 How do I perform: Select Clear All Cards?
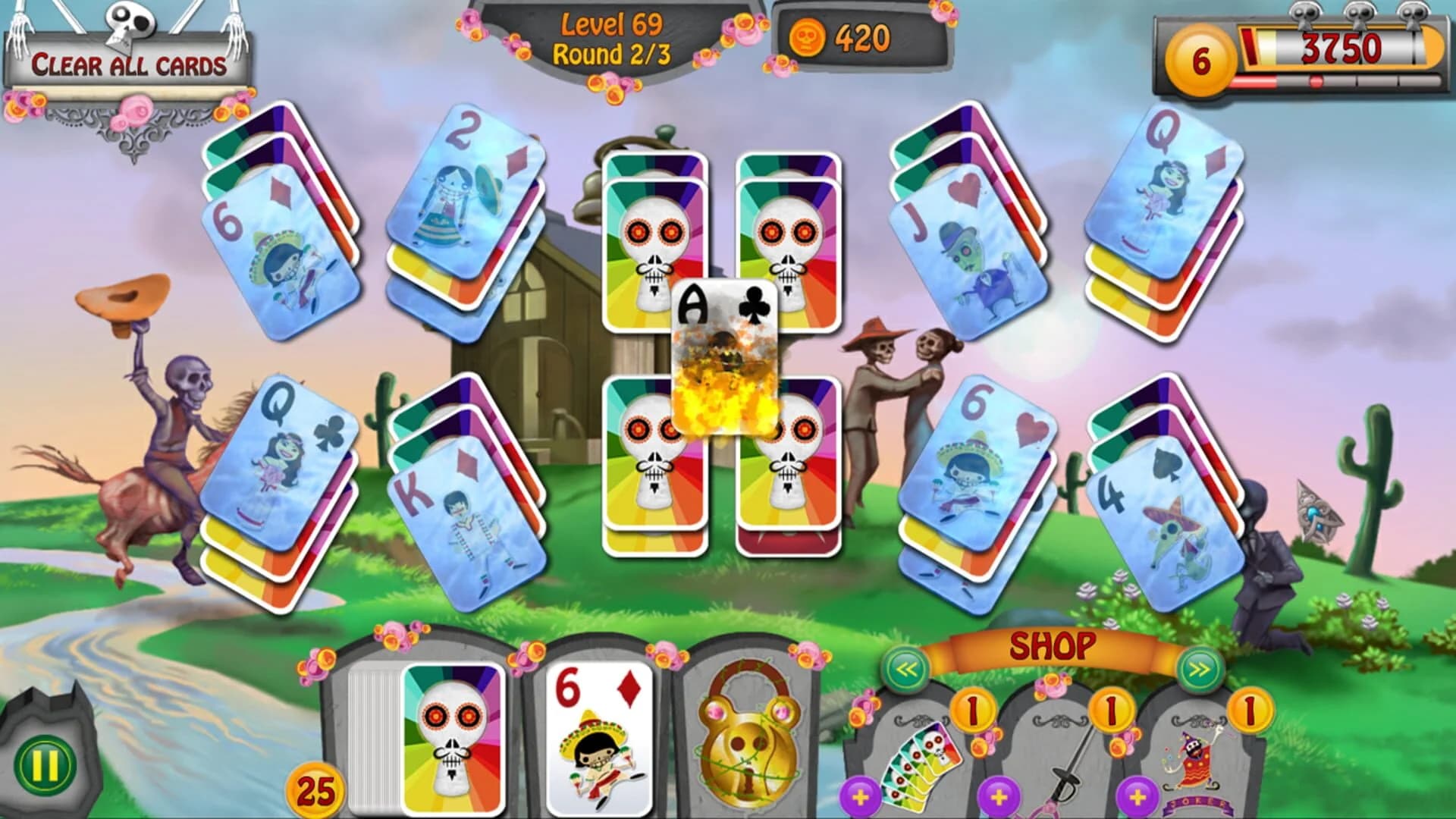[129, 64]
